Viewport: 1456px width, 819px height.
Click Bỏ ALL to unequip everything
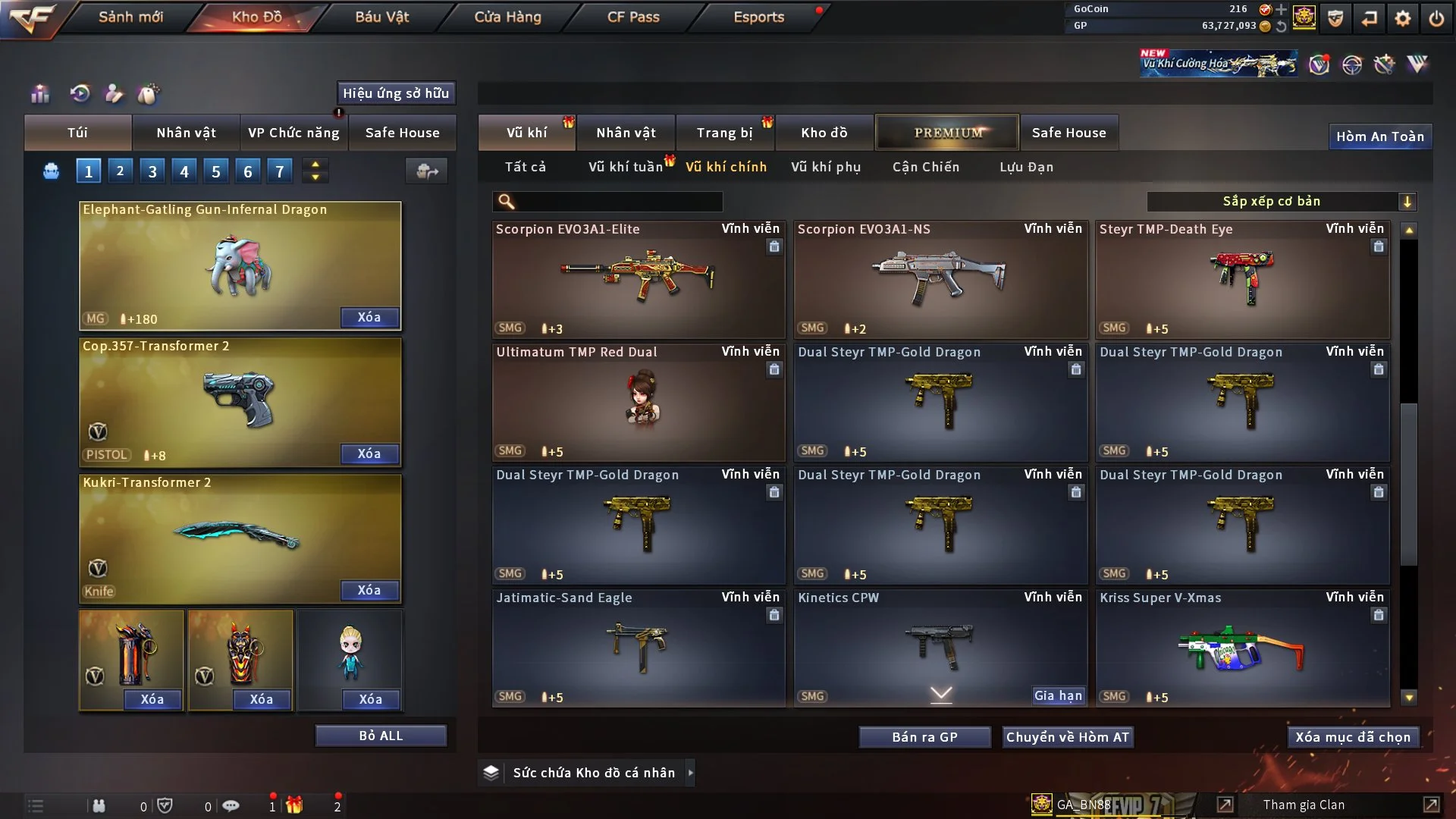coord(381,736)
